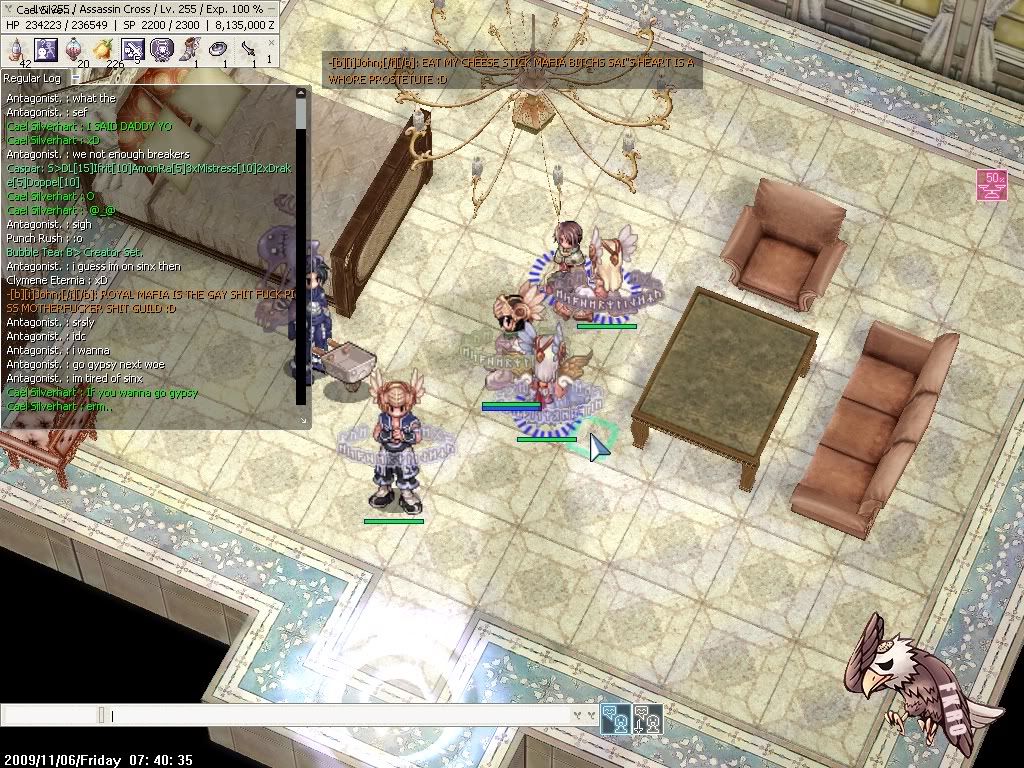Click the pink 50% weight status icon
The width and height of the screenshot is (1024, 768).
(x=992, y=185)
